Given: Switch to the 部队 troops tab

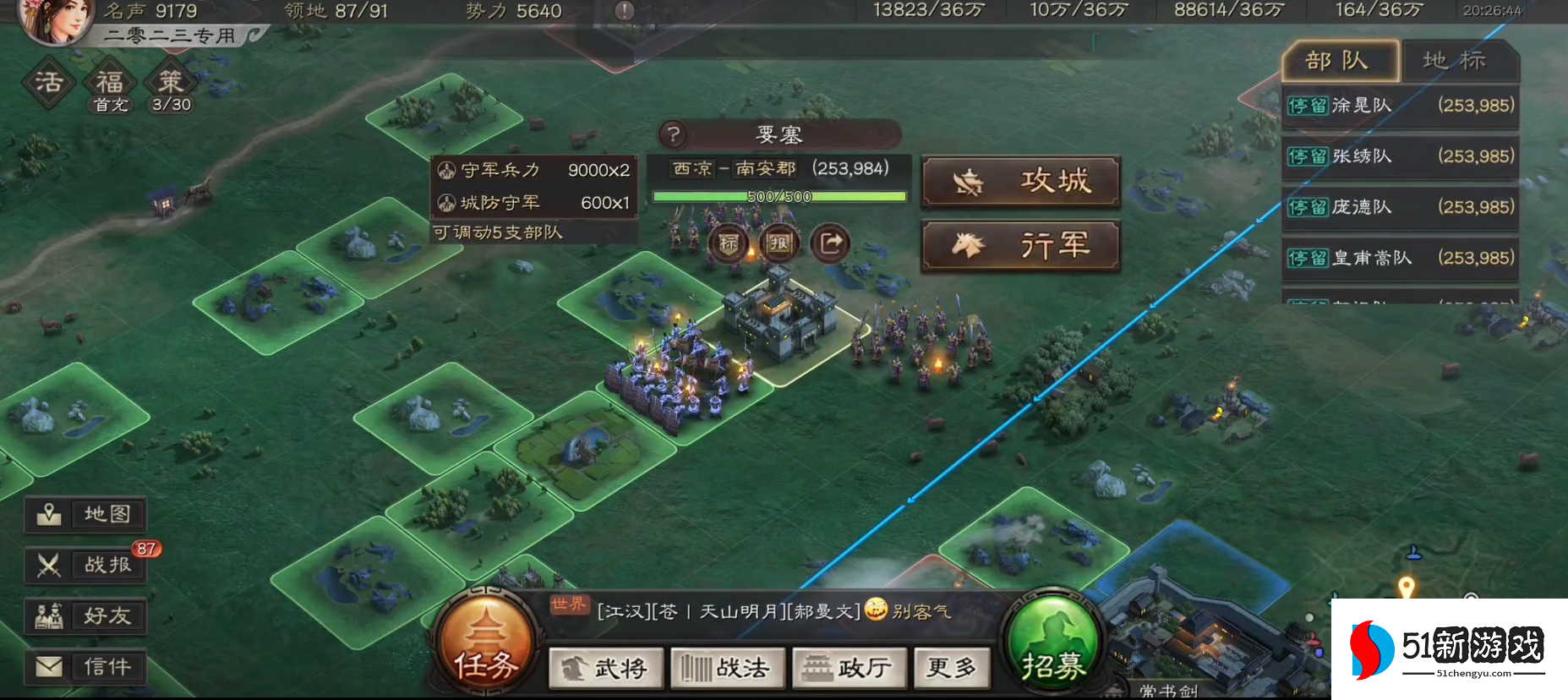Looking at the screenshot, I should (x=1339, y=61).
